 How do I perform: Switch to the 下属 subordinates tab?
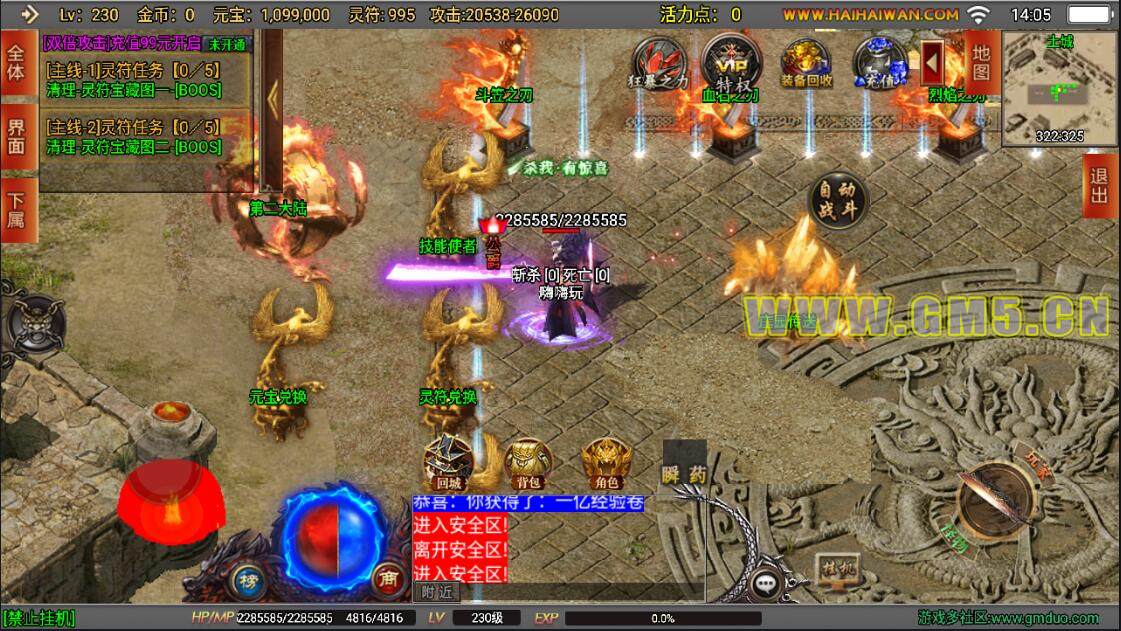point(17,209)
